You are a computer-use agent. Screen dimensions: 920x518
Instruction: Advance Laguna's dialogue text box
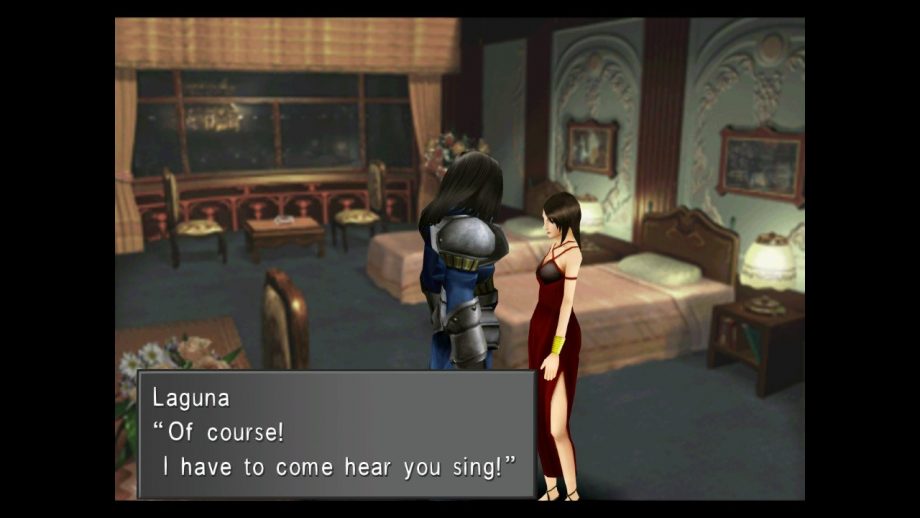(x=336, y=434)
